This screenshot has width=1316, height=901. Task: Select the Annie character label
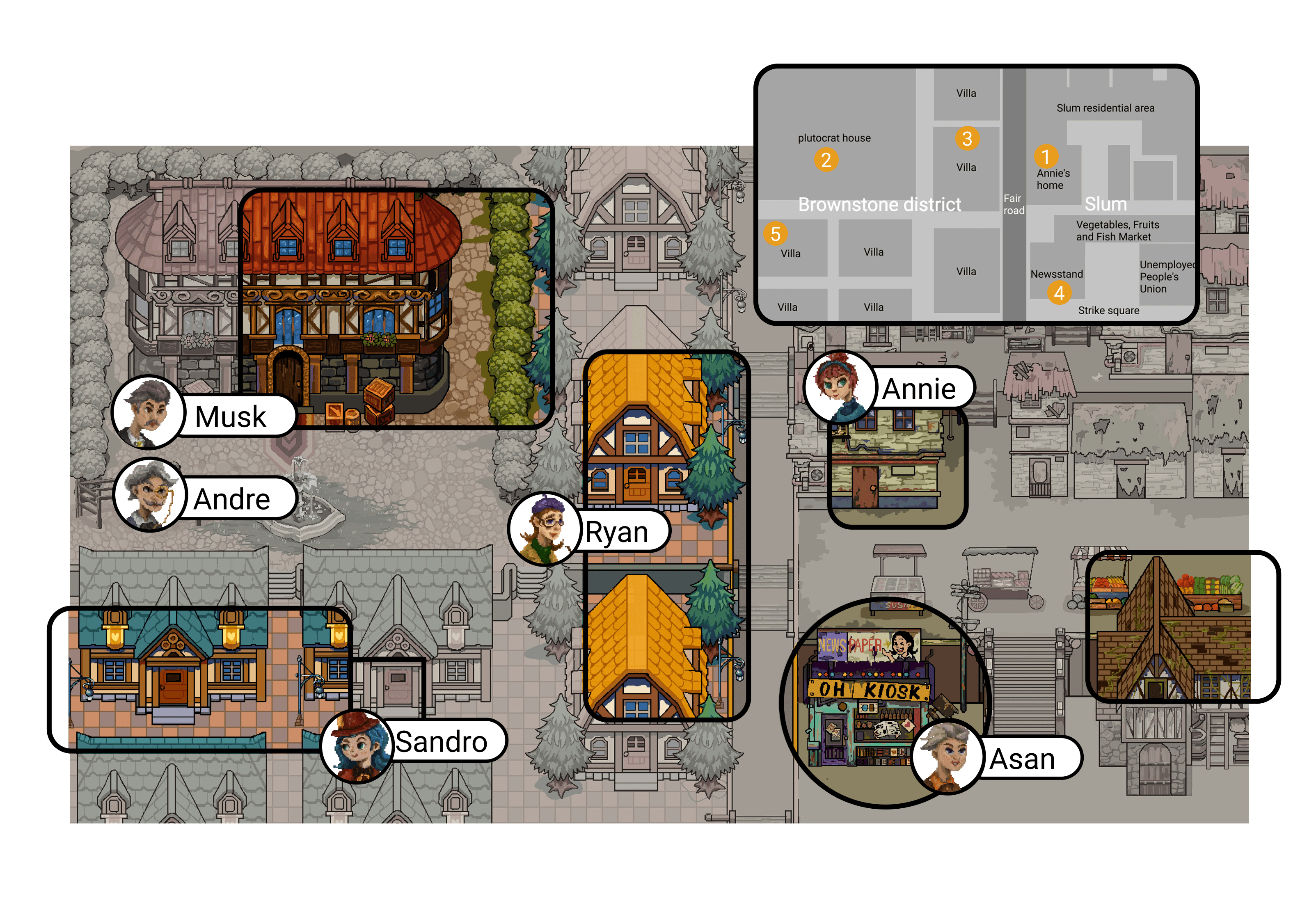(919, 389)
